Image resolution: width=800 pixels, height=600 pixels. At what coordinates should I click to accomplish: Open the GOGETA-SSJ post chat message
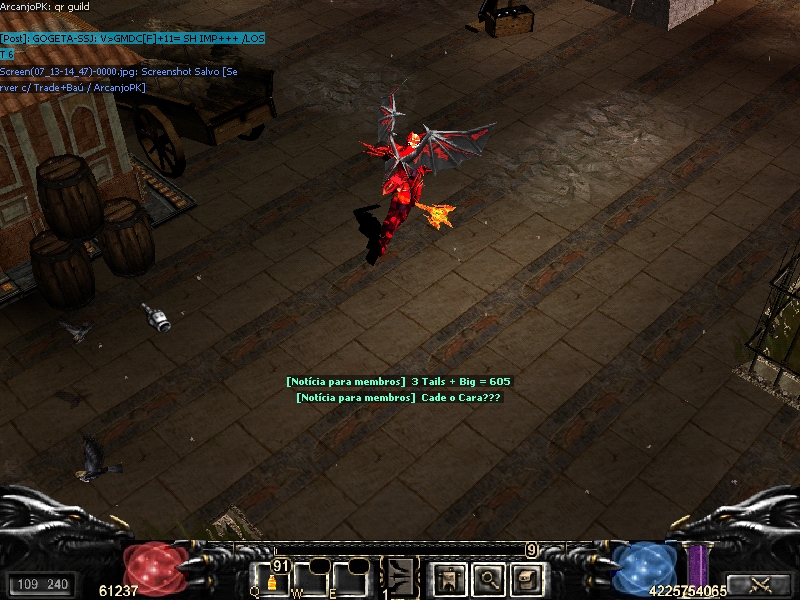pos(132,38)
